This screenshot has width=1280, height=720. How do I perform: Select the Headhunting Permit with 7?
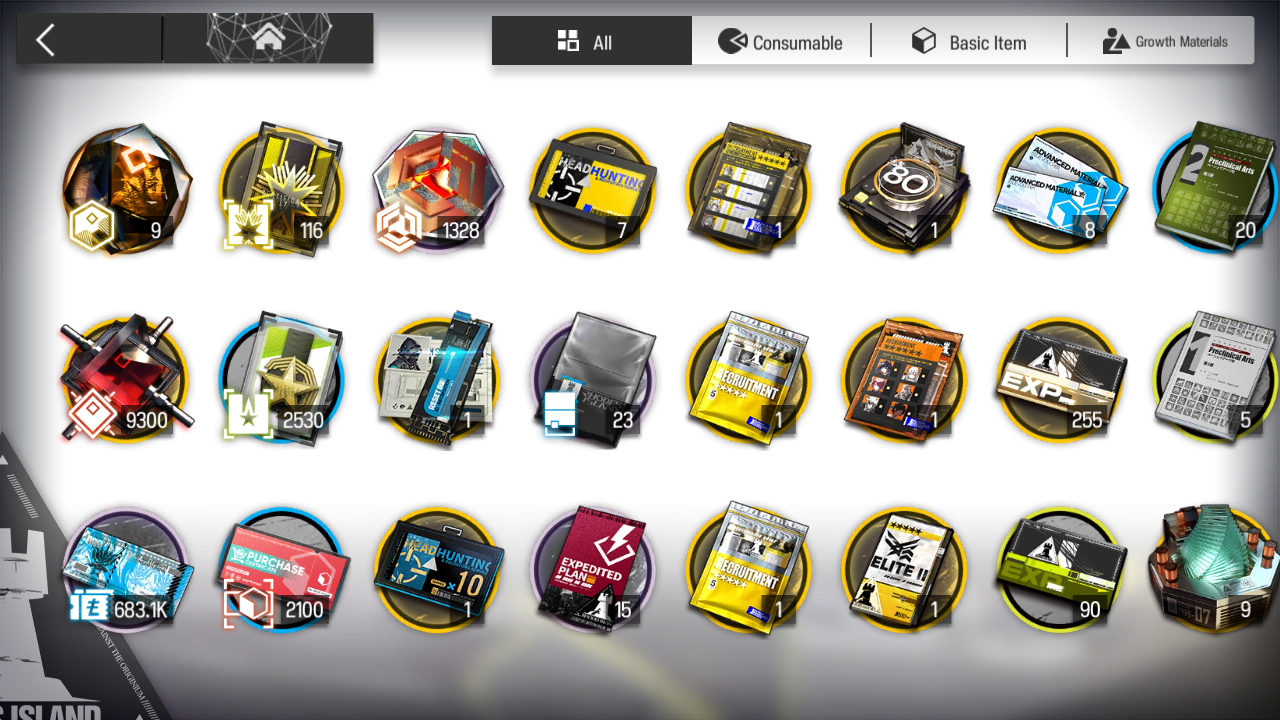592,190
